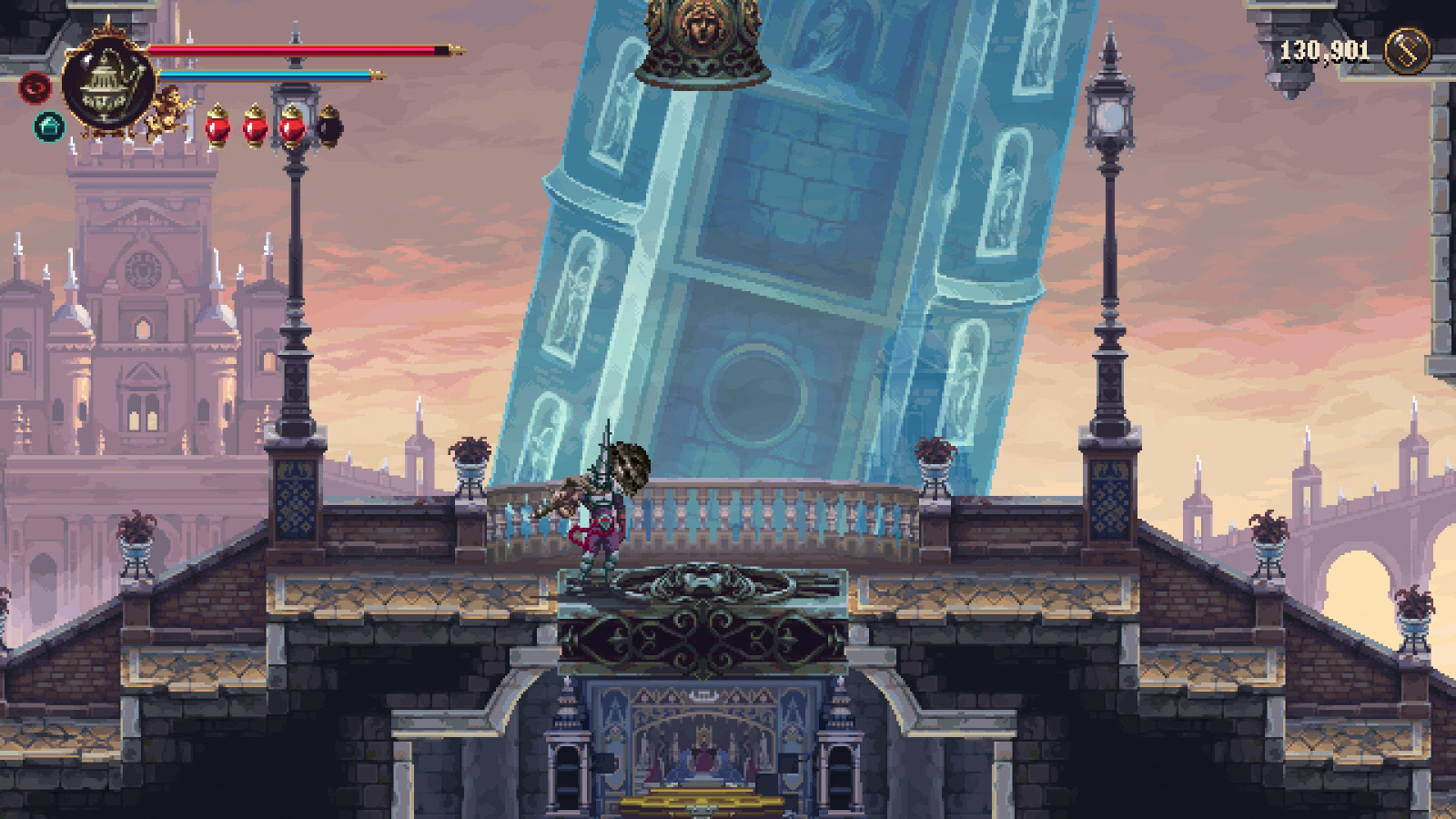This screenshot has width=1456, height=819.
Task: Click the empty darkened flask icon
Action: pyautogui.click(x=328, y=127)
